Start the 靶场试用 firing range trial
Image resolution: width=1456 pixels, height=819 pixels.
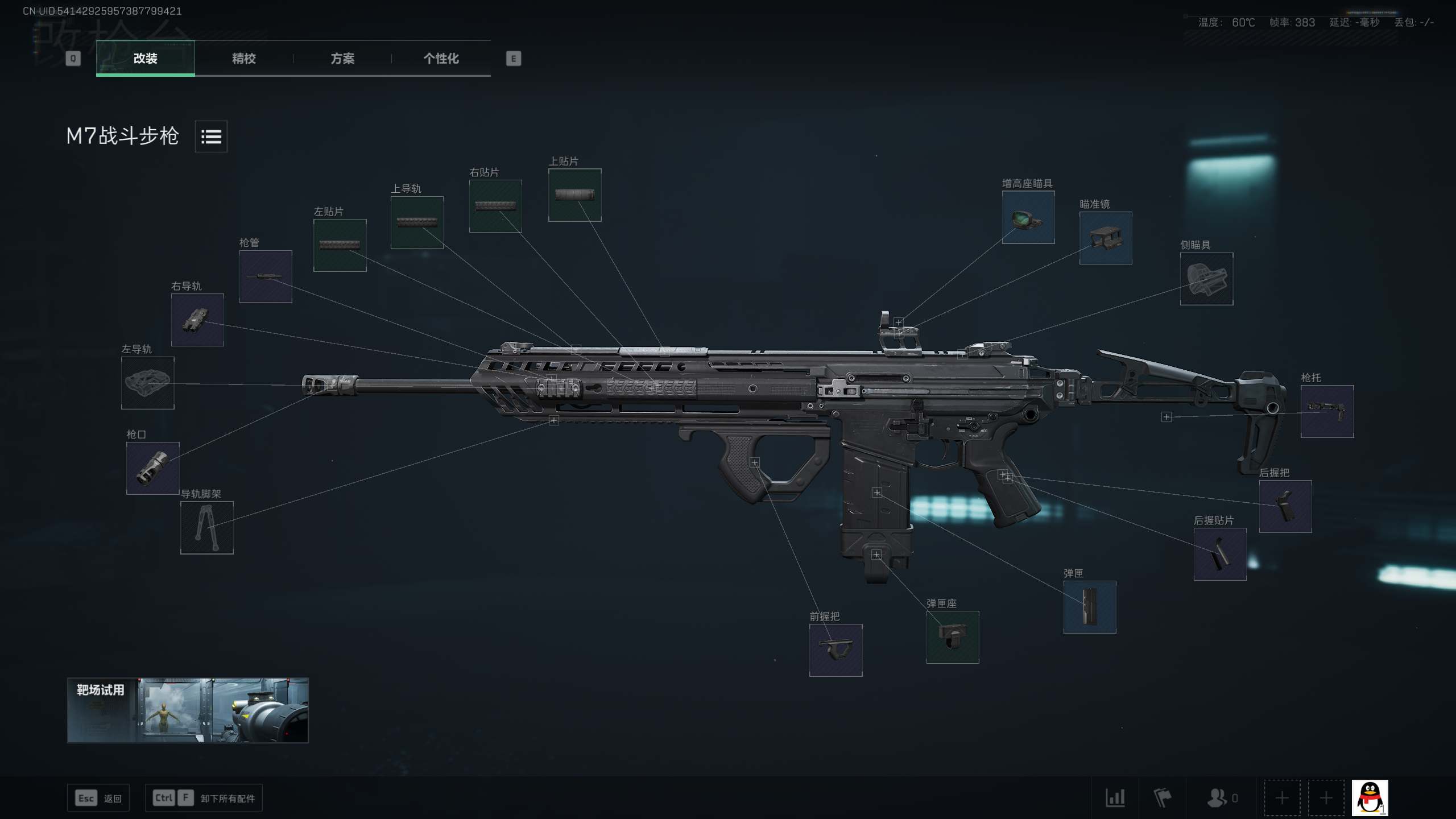point(188,710)
